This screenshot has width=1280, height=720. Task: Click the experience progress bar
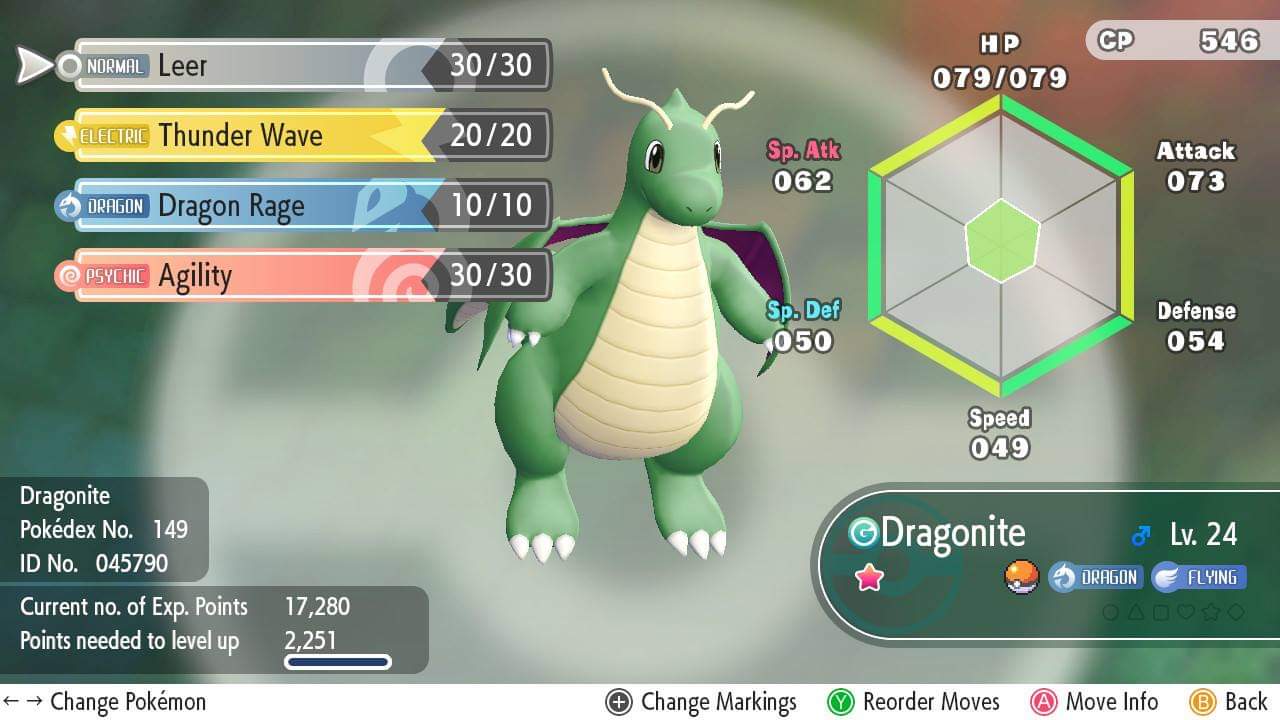click(337, 661)
